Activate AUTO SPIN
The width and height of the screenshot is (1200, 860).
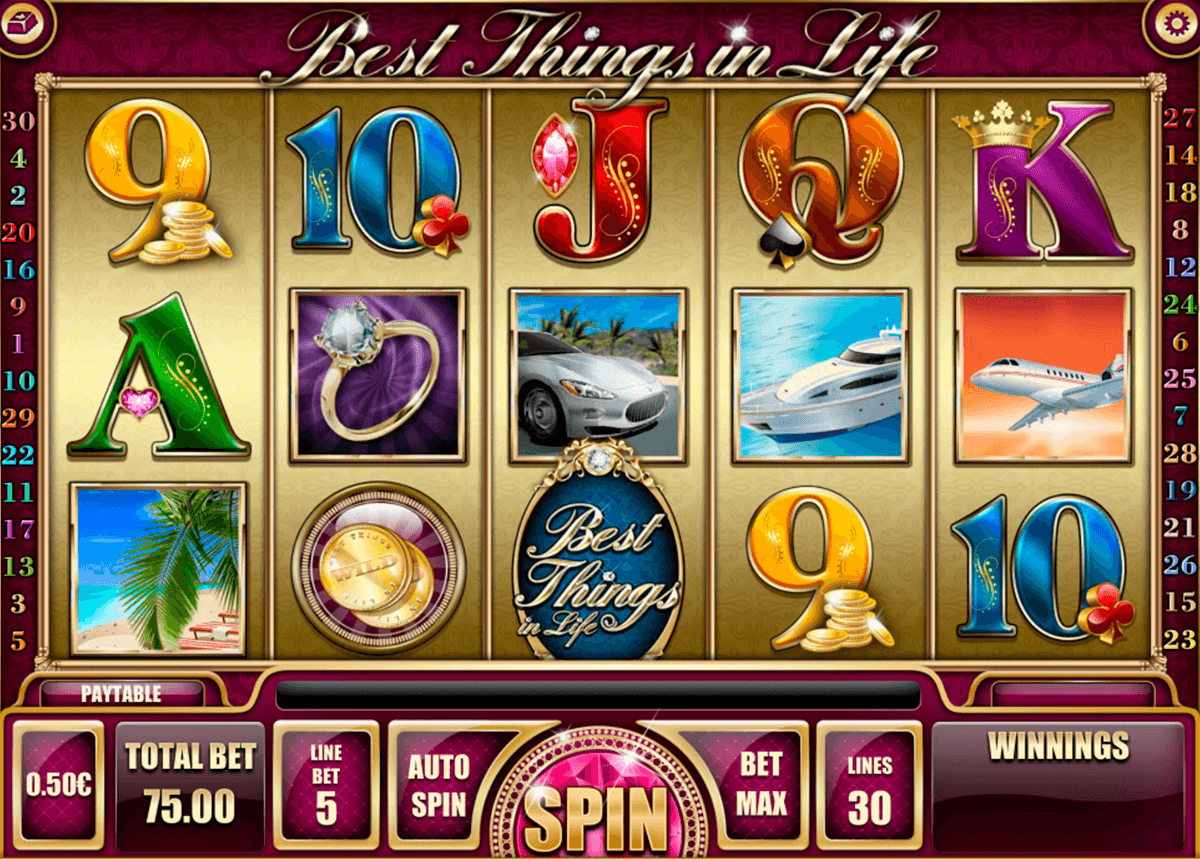(x=437, y=785)
